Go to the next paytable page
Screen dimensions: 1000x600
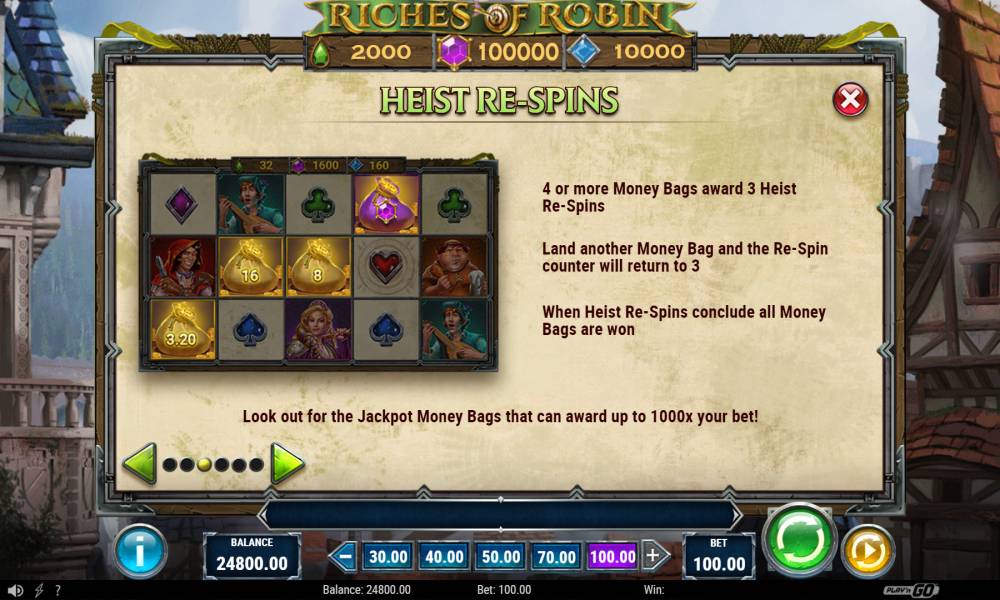(287, 464)
